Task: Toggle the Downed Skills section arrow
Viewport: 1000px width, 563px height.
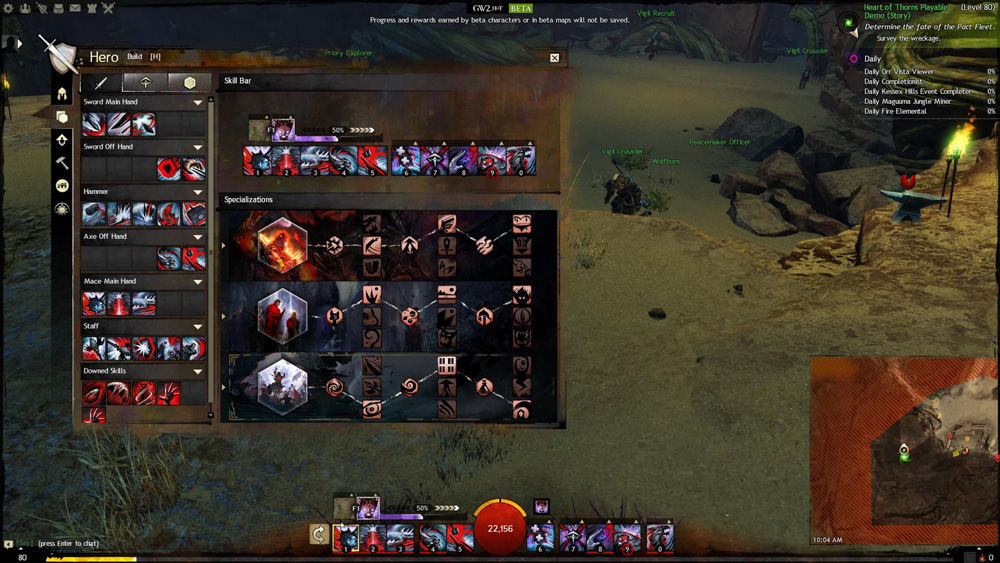Action: (x=198, y=371)
